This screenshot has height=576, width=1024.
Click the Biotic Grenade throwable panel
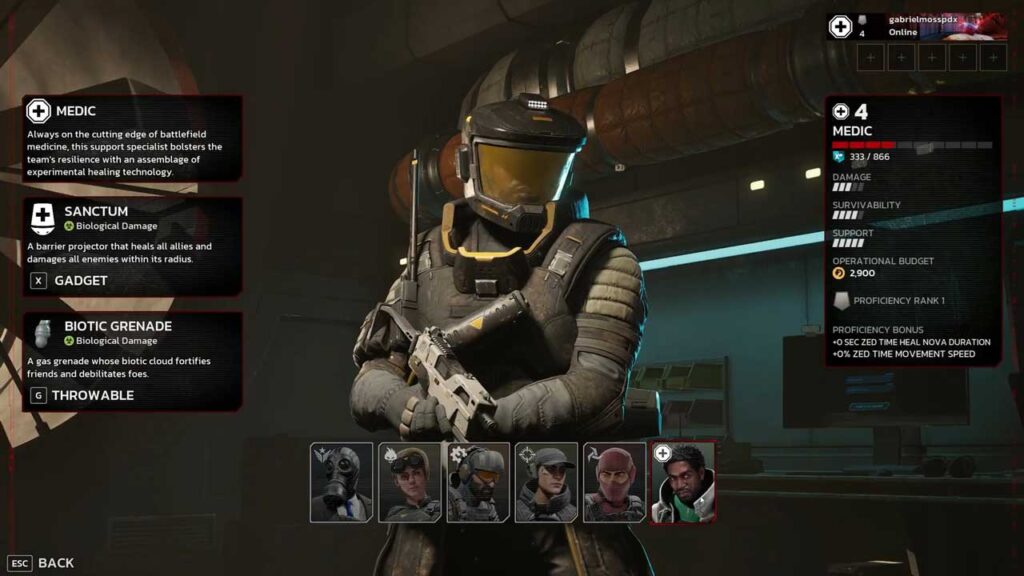pos(133,361)
